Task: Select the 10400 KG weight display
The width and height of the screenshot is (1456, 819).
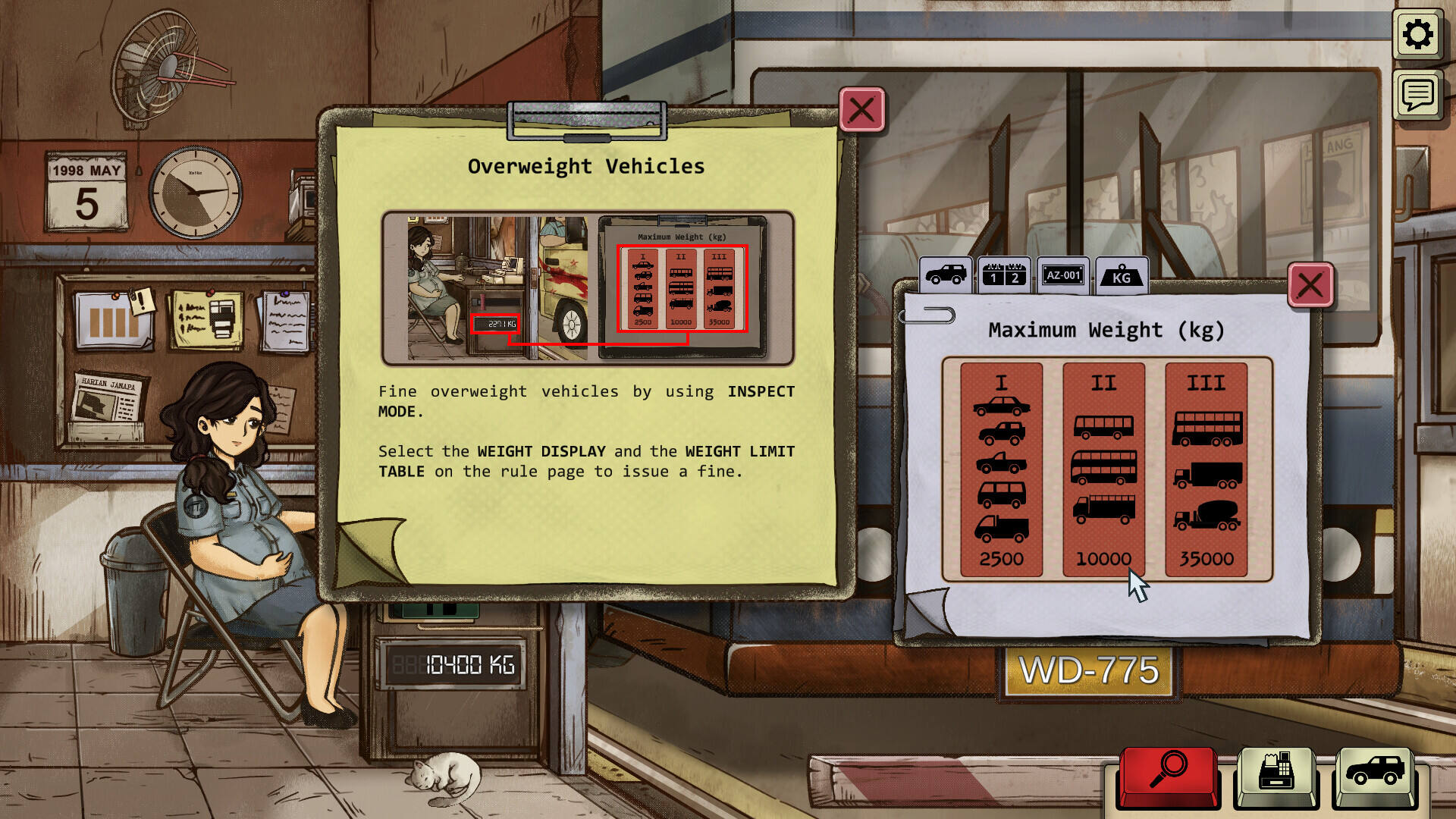Action: point(453,666)
